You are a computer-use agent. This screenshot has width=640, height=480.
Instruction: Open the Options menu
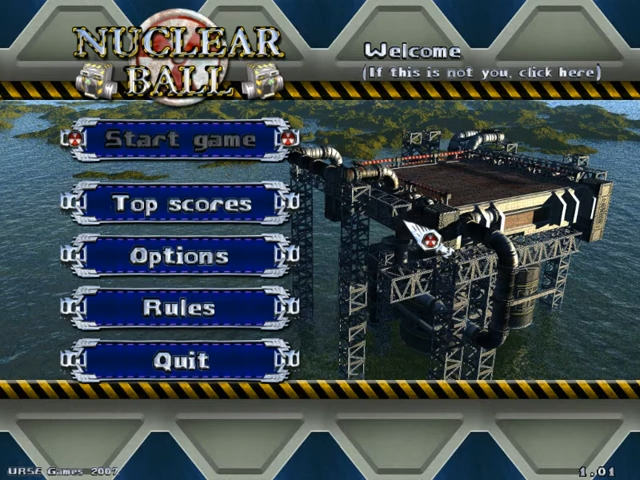pyautogui.click(x=180, y=256)
